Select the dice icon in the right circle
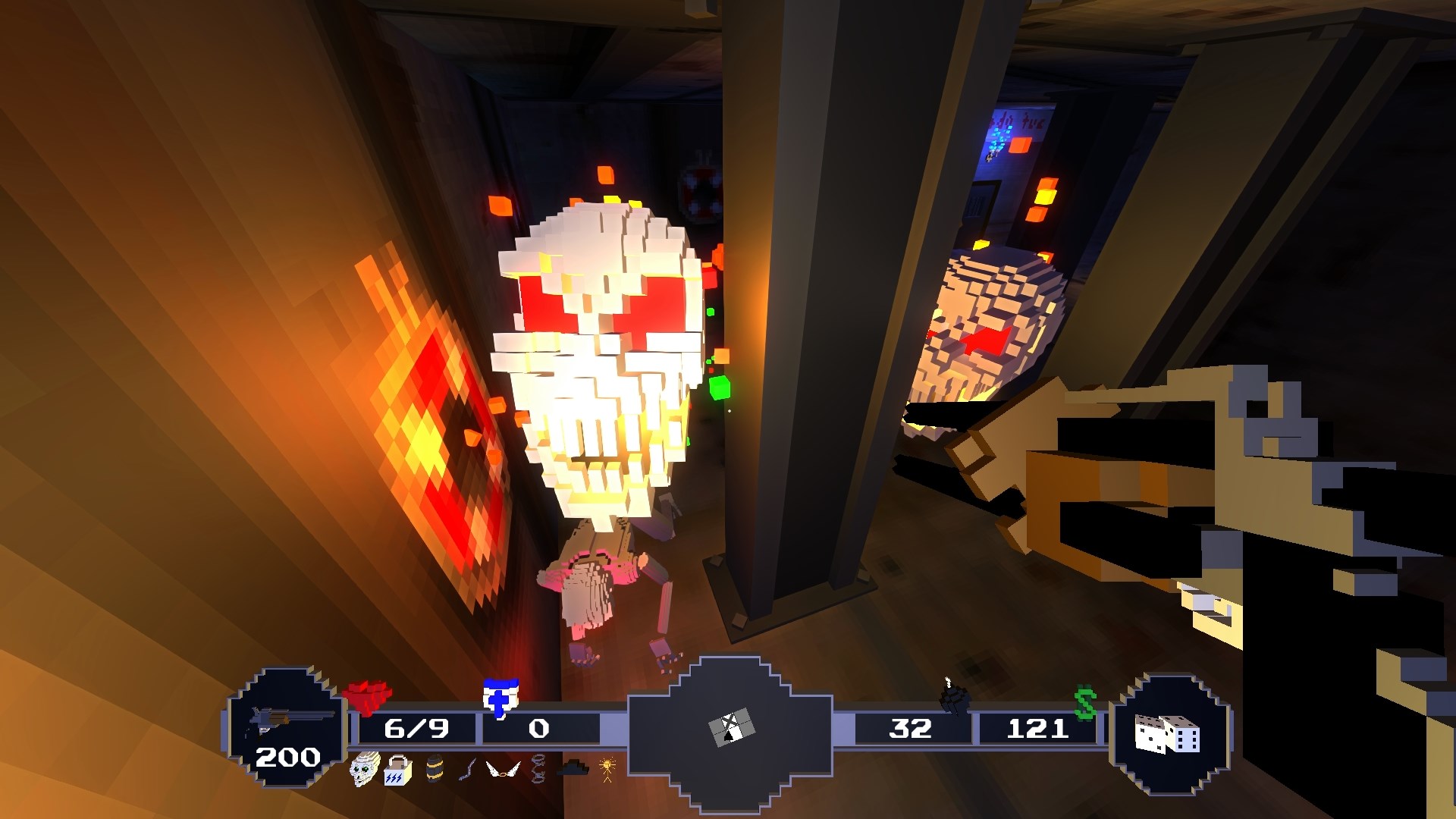Screen dimensions: 1456x819 coord(1167,736)
